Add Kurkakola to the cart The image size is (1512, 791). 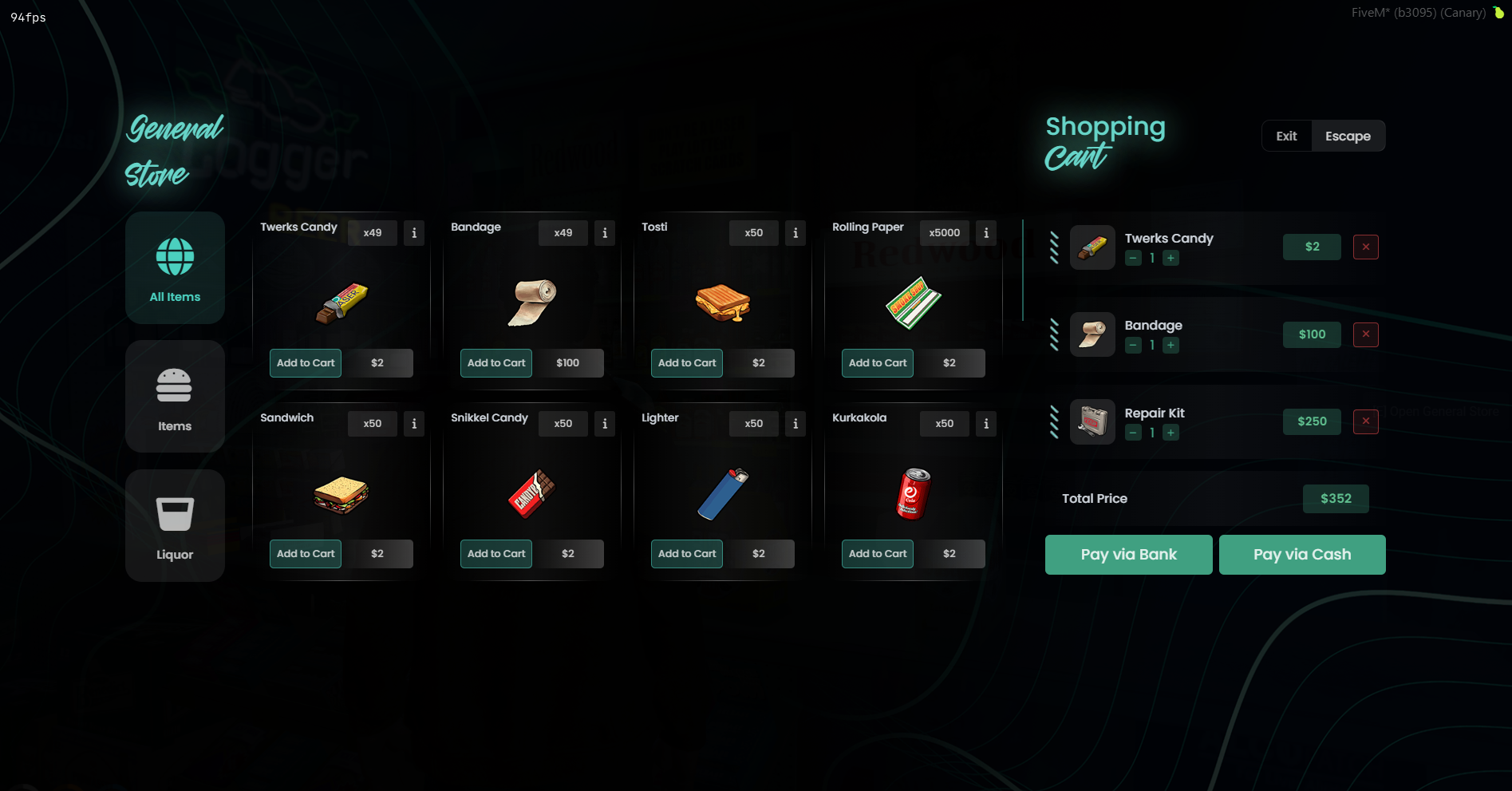878,554
